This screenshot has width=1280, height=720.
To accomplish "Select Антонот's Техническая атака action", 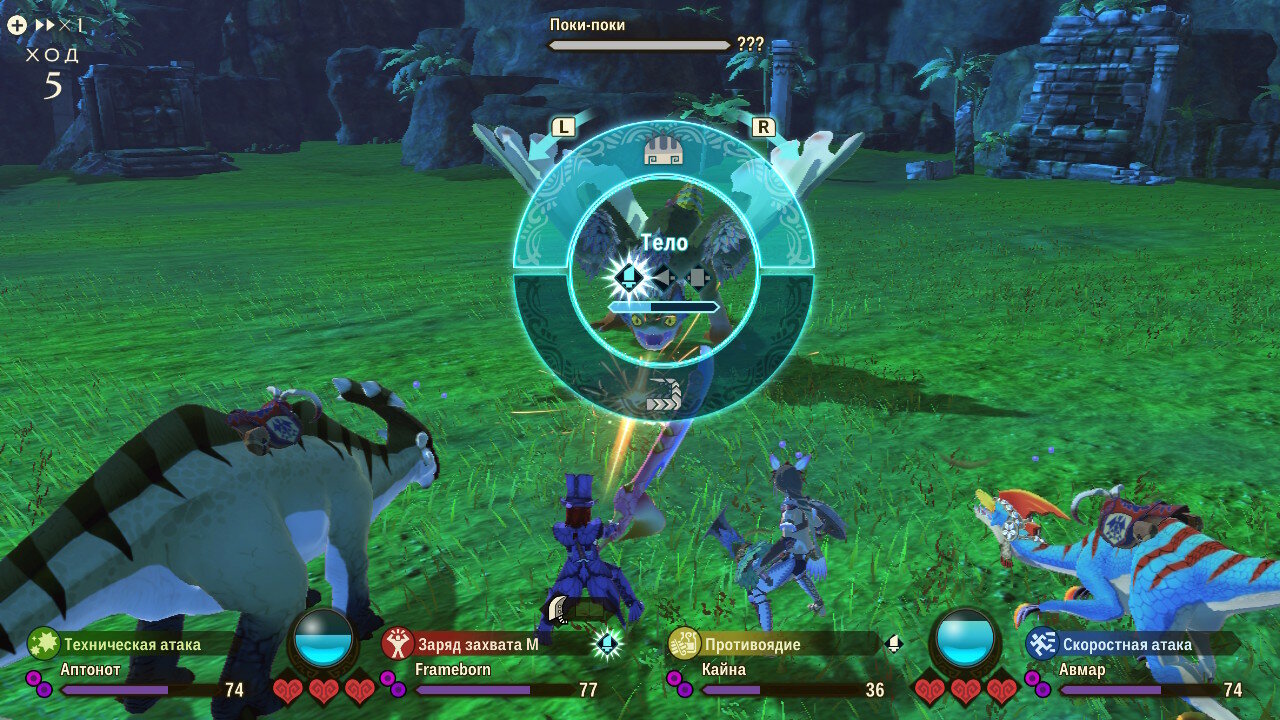I will [x=131, y=644].
